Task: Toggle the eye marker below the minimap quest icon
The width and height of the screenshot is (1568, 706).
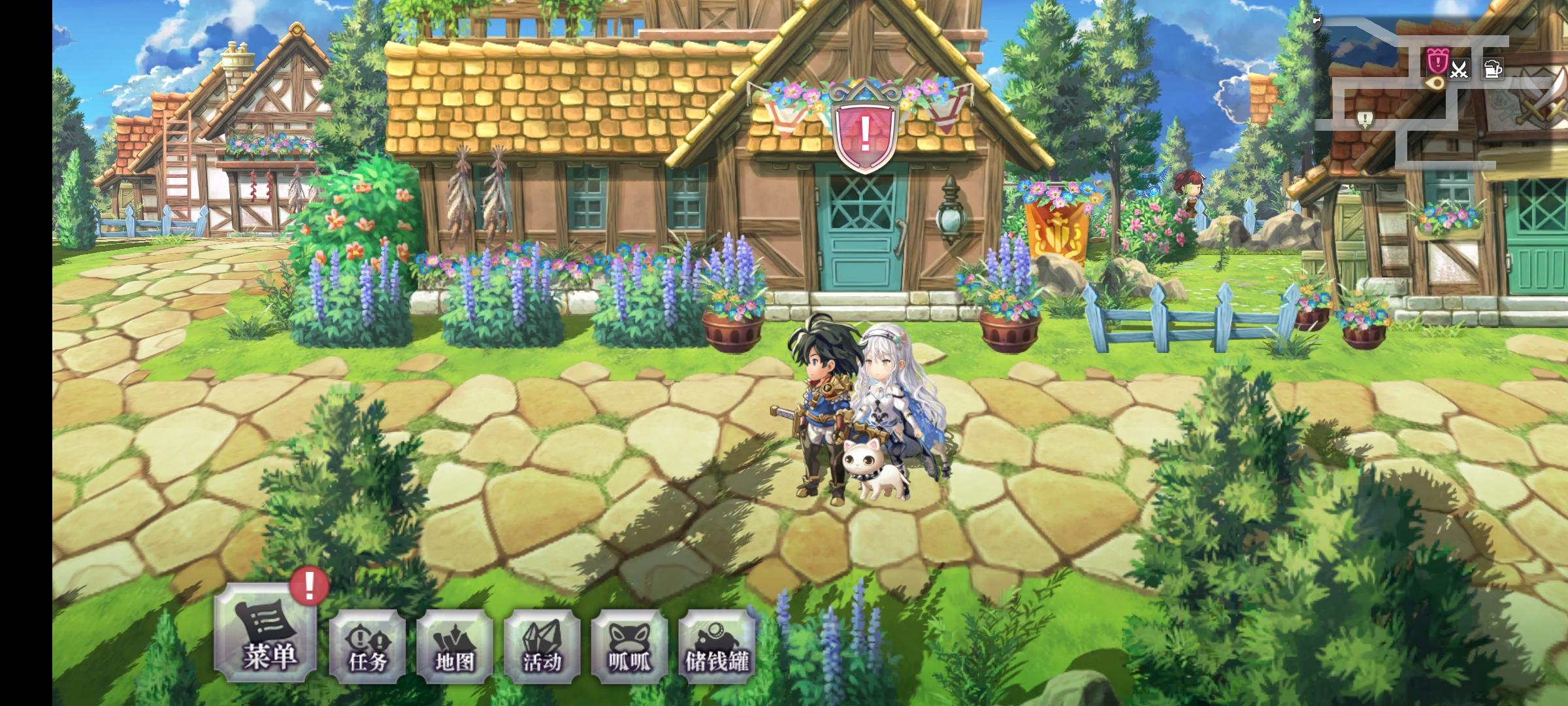Action: pos(1437,82)
